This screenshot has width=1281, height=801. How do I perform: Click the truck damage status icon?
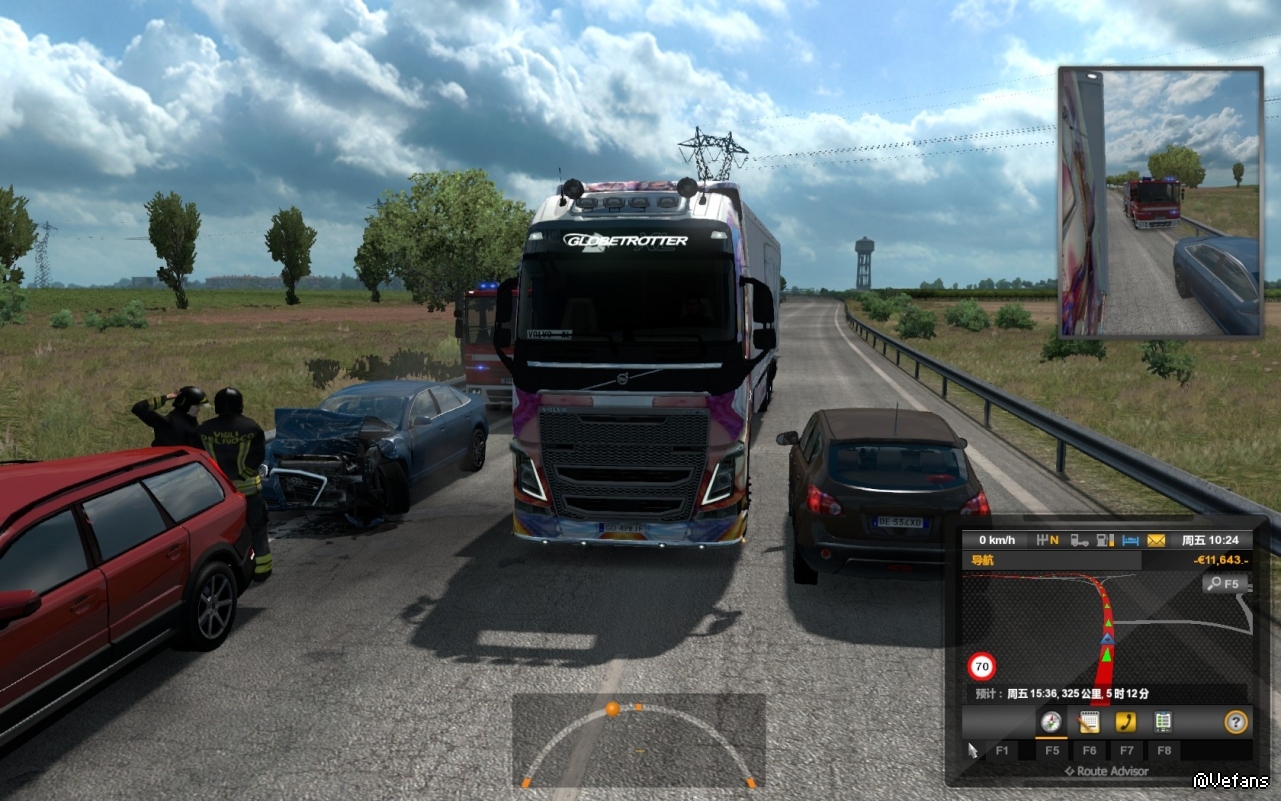point(1080,540)
